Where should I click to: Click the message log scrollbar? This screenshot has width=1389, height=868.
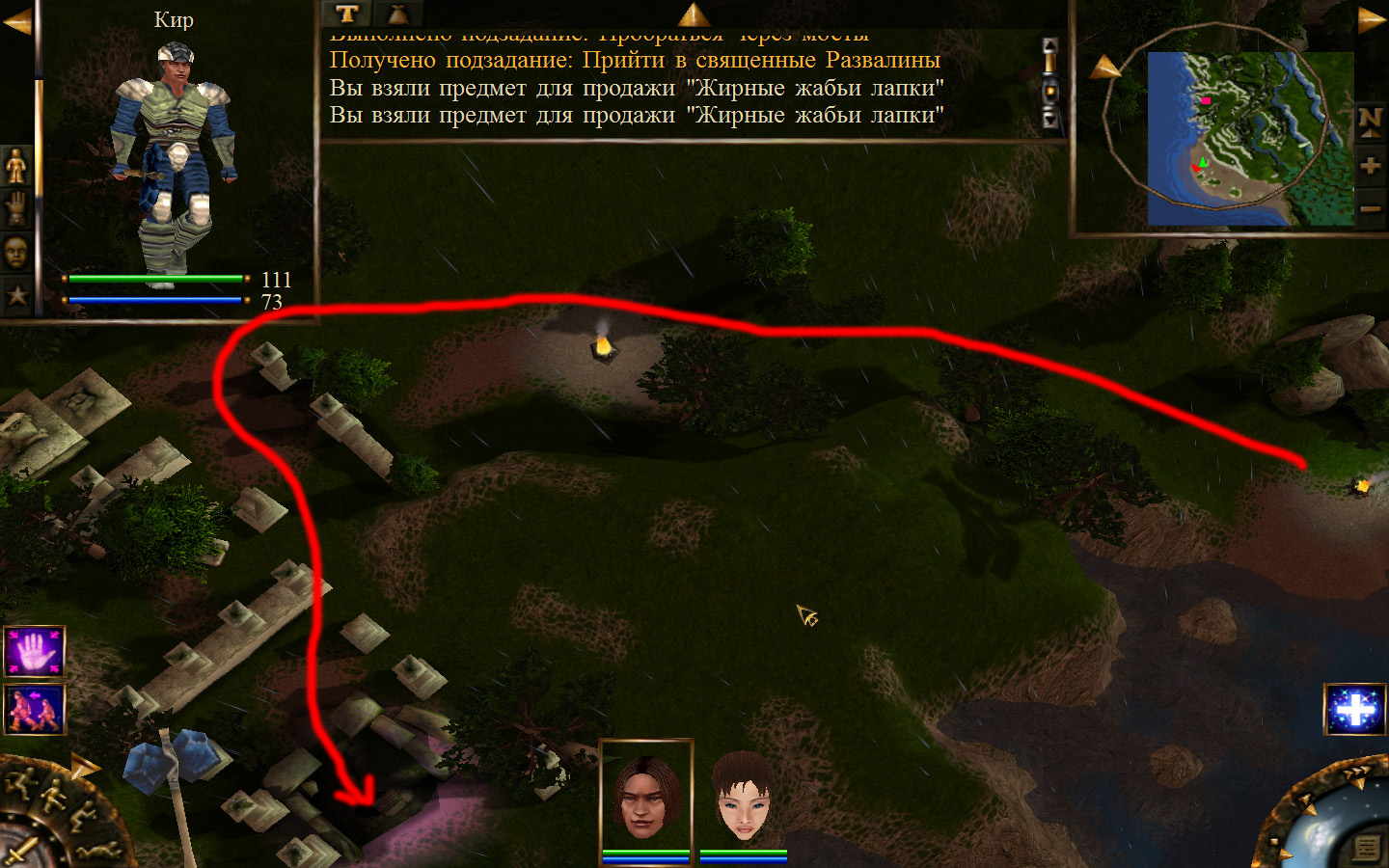(x=1050, y=85)
